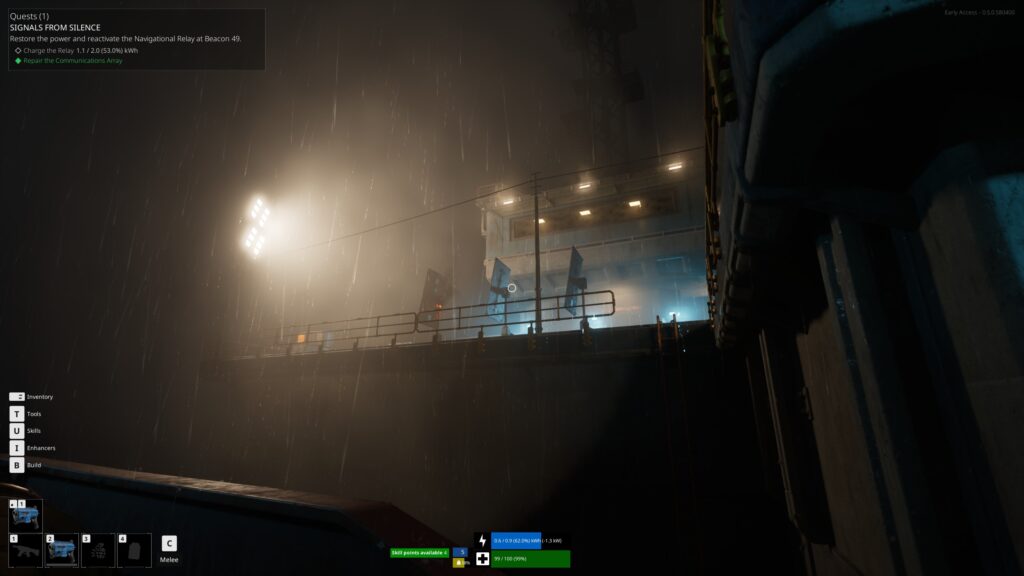Select the Charge the Relay objective
Image resolution: width=1024 pixels, height=576 pixels.
click(80, 50)
